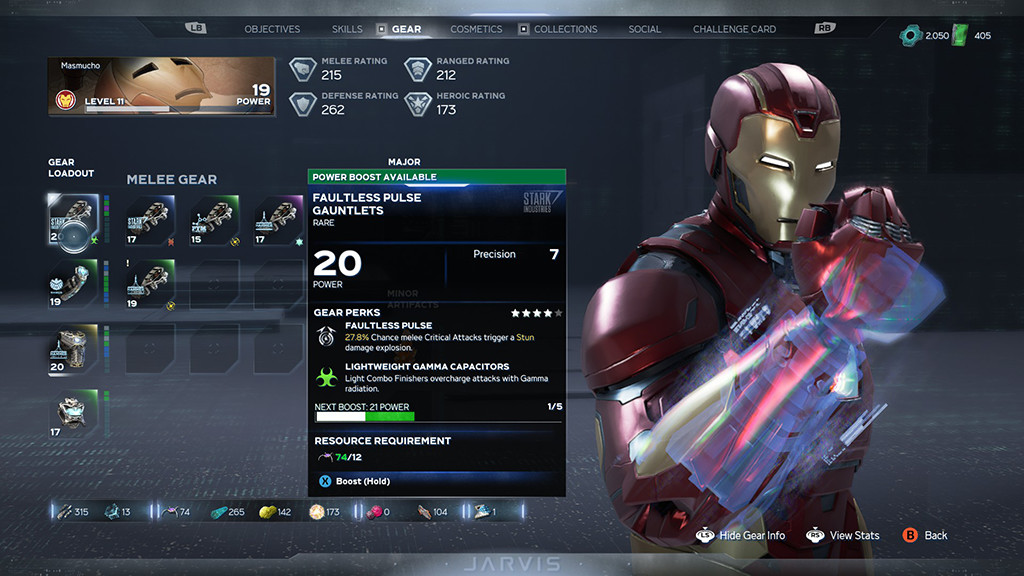Select the purple power 17 melee gauntlets
The width and height of the screenshot is (1024, 576).
click(x=278, y=219)
